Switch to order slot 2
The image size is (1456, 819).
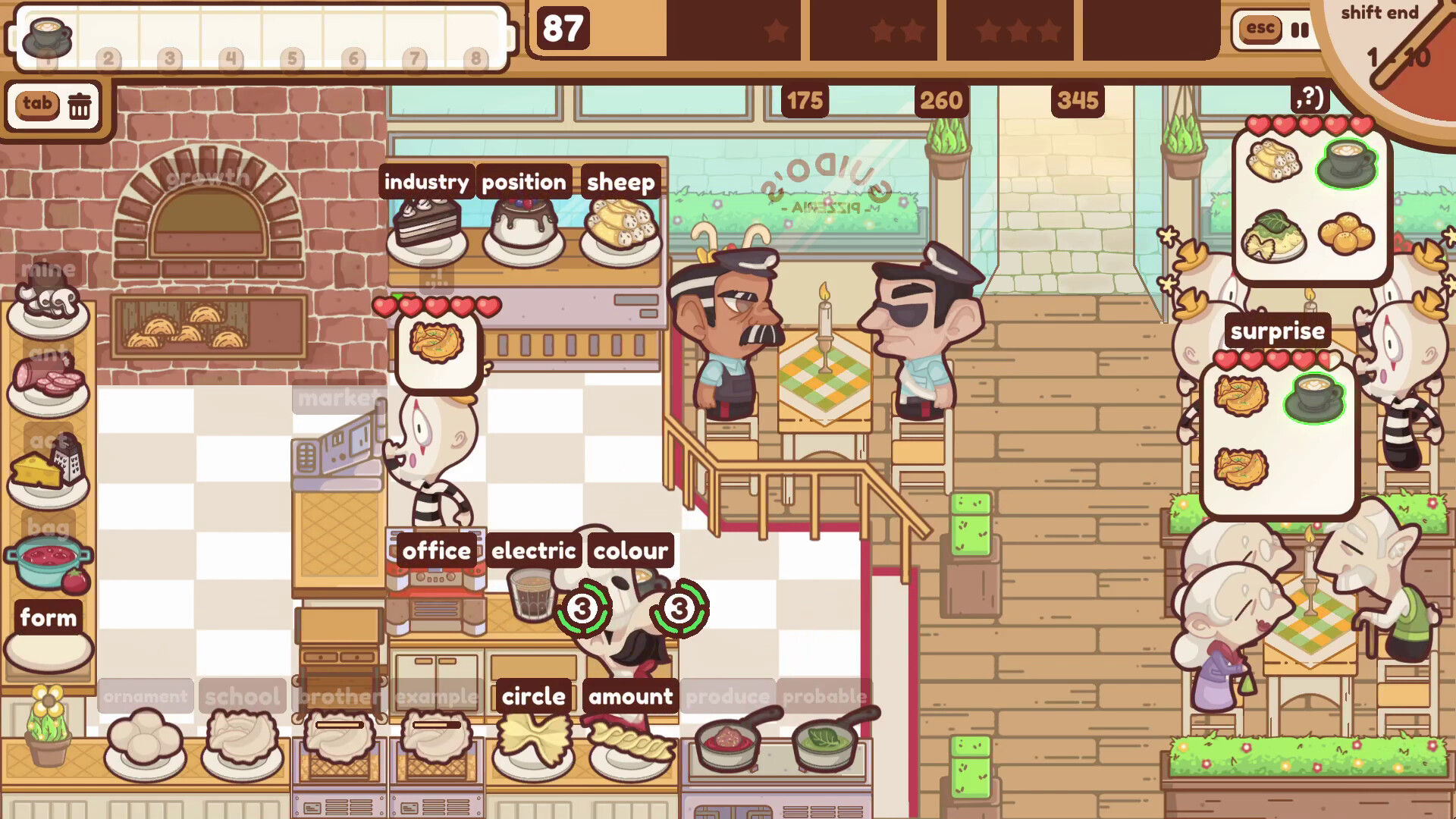(108, 59)
